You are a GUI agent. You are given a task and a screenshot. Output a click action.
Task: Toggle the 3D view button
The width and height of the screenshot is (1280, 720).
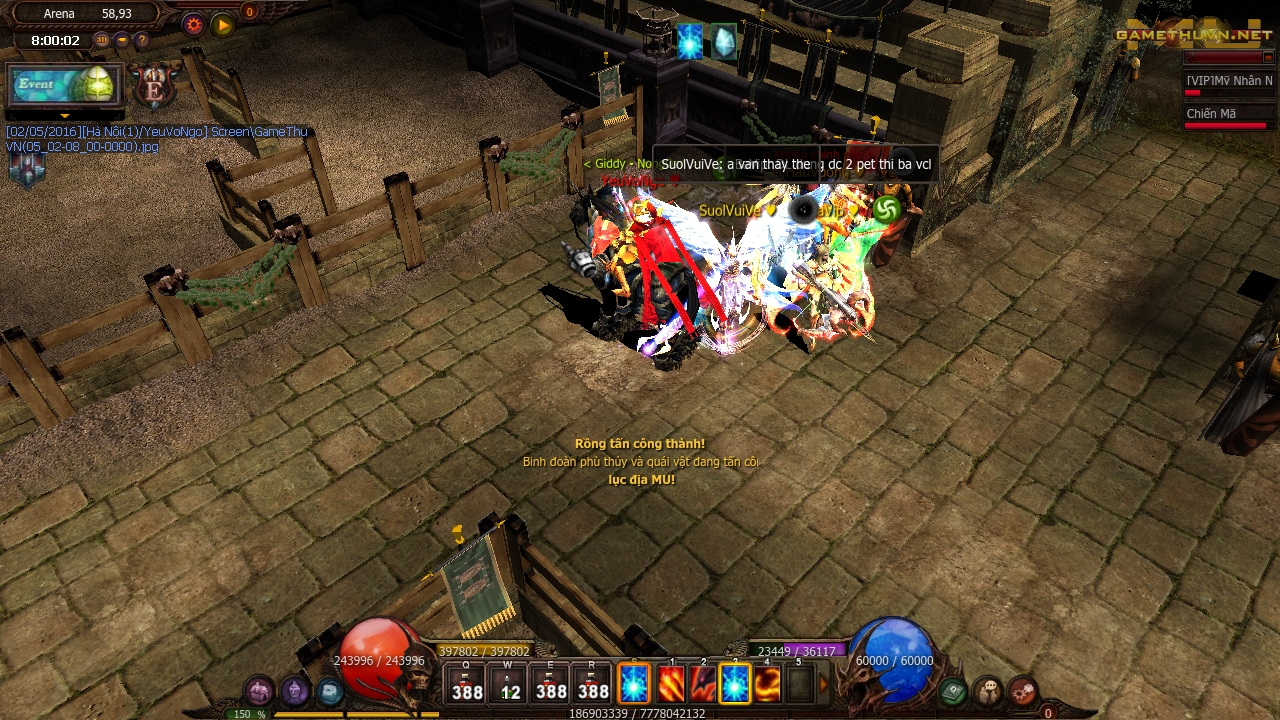click(x=102, y=41)
